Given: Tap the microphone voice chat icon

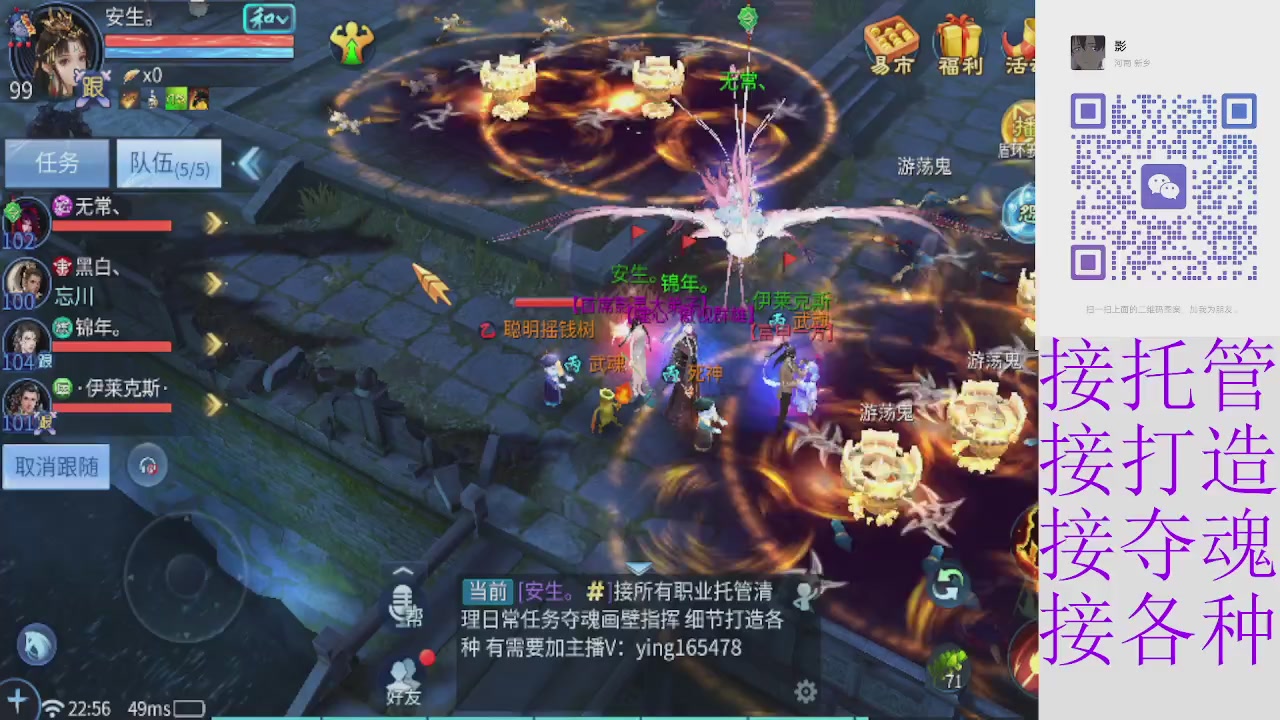Looking at the screenshot, I should (x=403, y=605).
